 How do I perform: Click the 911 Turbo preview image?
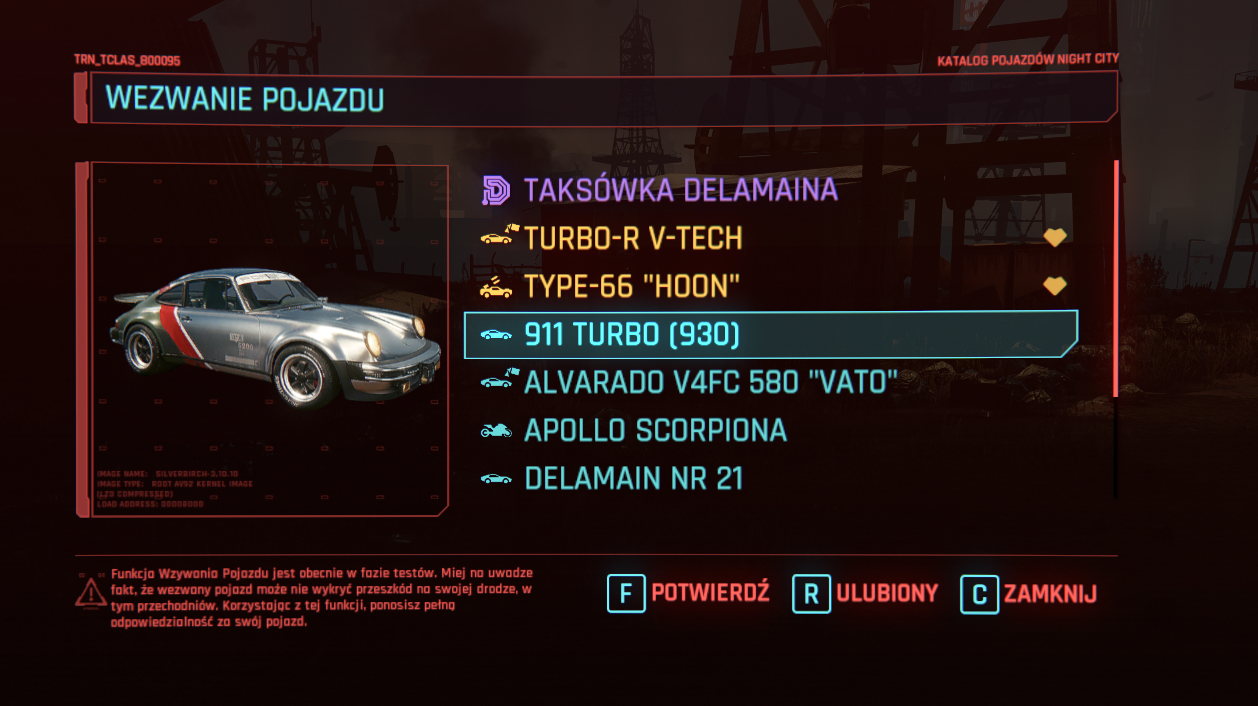point(275,338)
